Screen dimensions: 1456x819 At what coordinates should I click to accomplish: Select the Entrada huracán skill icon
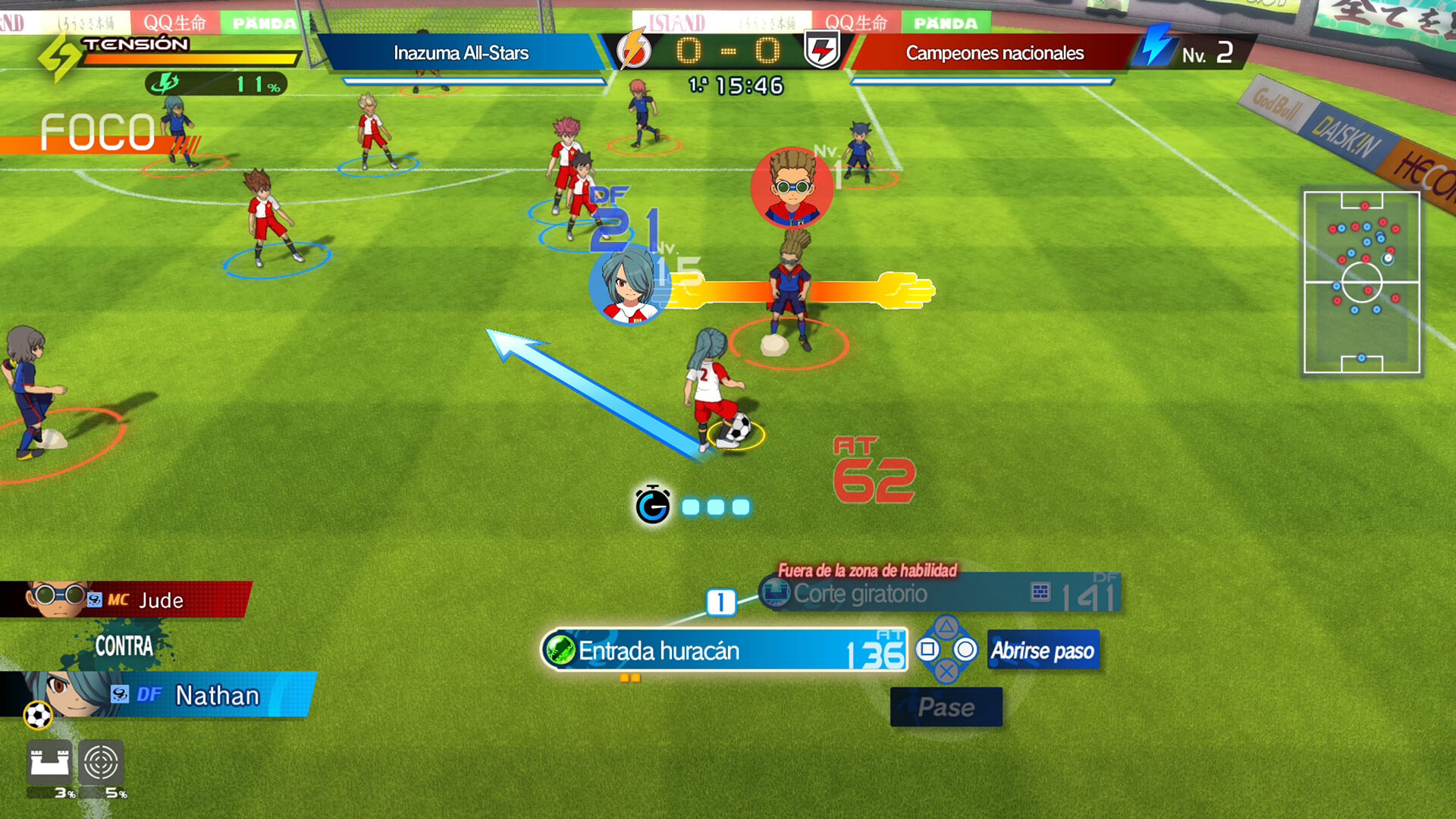click(560, 651)
